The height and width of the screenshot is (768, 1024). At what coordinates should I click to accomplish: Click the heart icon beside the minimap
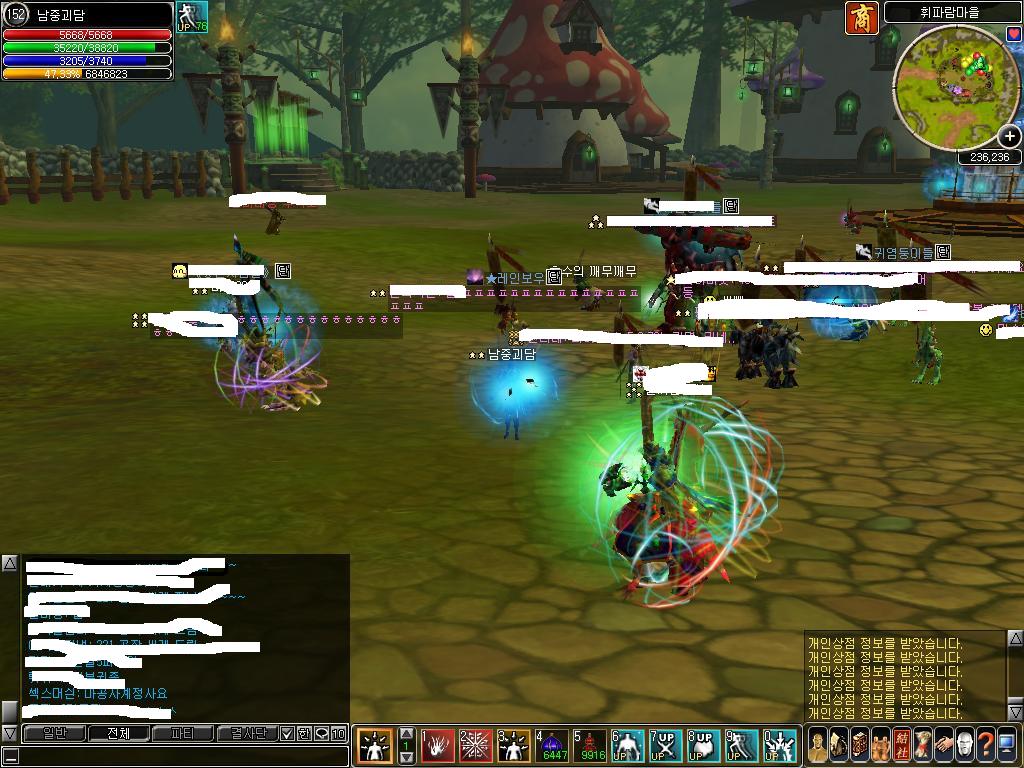(x=1014, y=34)
